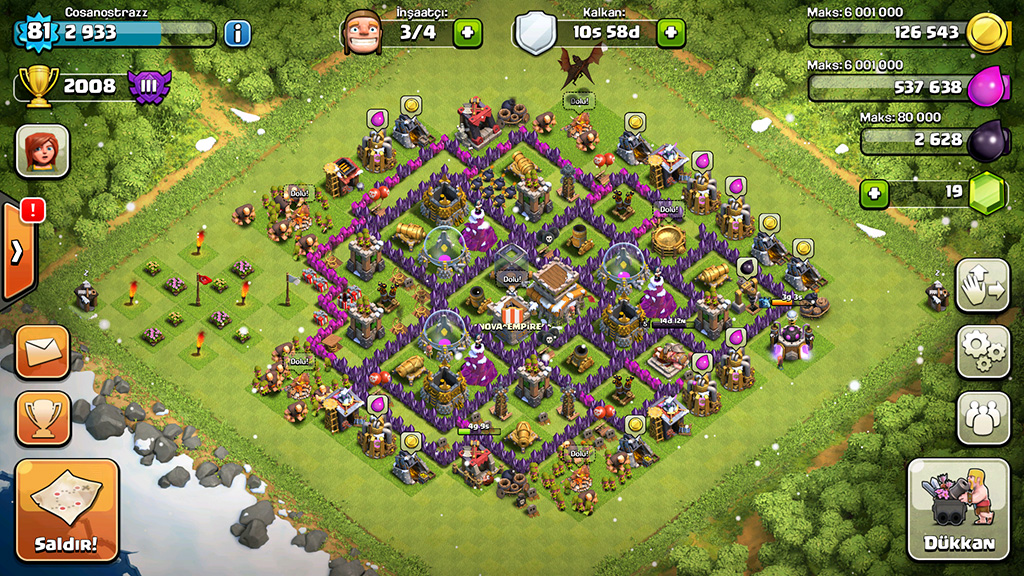
Task: Open the red-haired hero portrait
Action: point(42,151)
